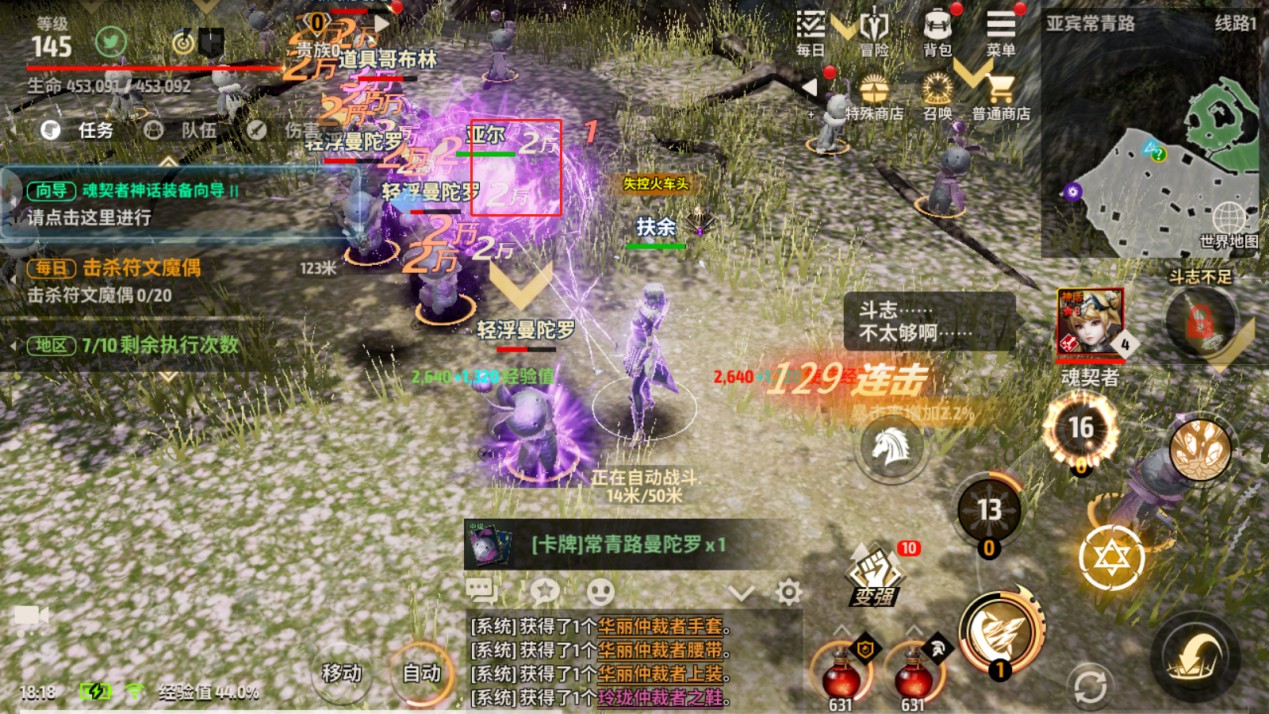Open the 菜单 main menu

(1001, 31)
